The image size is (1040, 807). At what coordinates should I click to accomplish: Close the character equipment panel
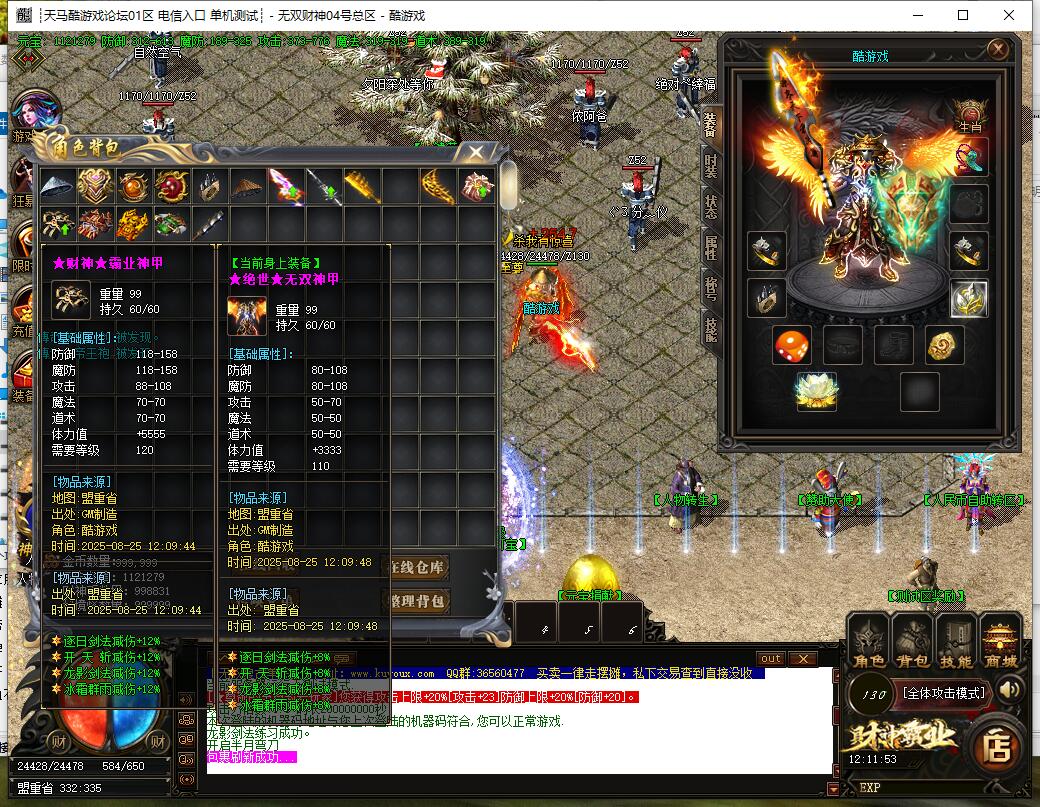point(997,49)
